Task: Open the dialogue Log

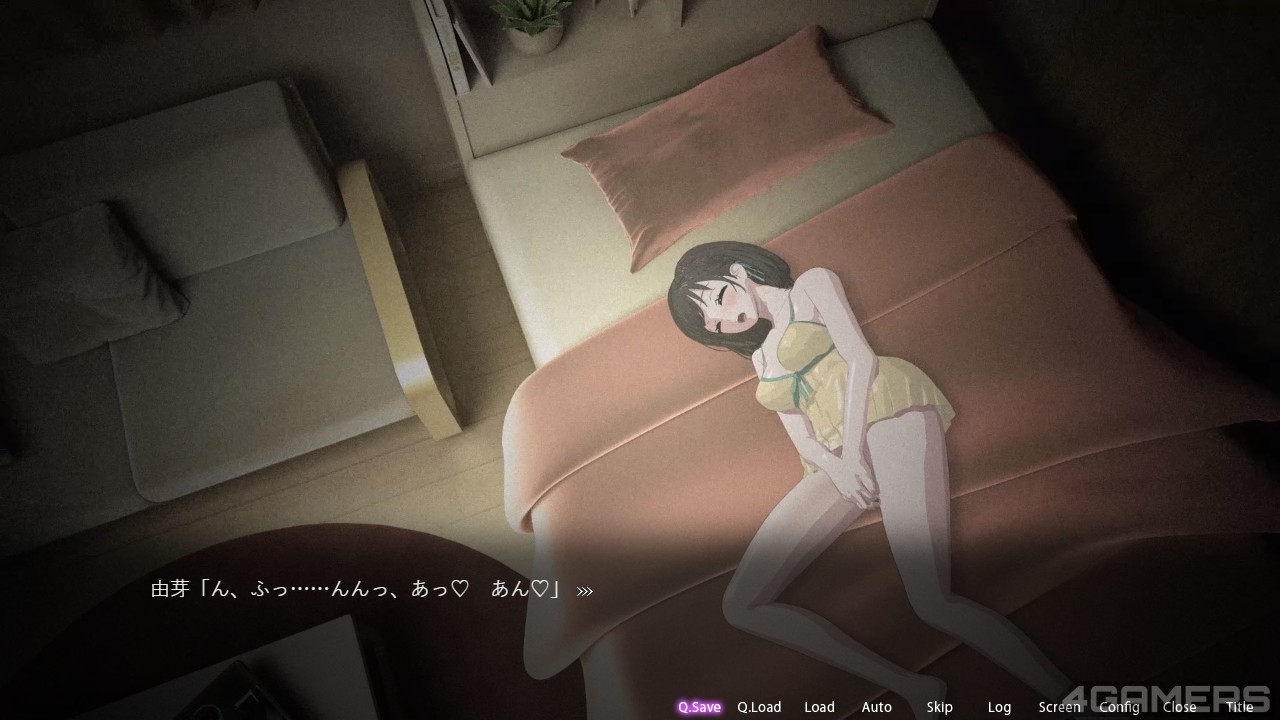Action: click(x=999, y=707)
